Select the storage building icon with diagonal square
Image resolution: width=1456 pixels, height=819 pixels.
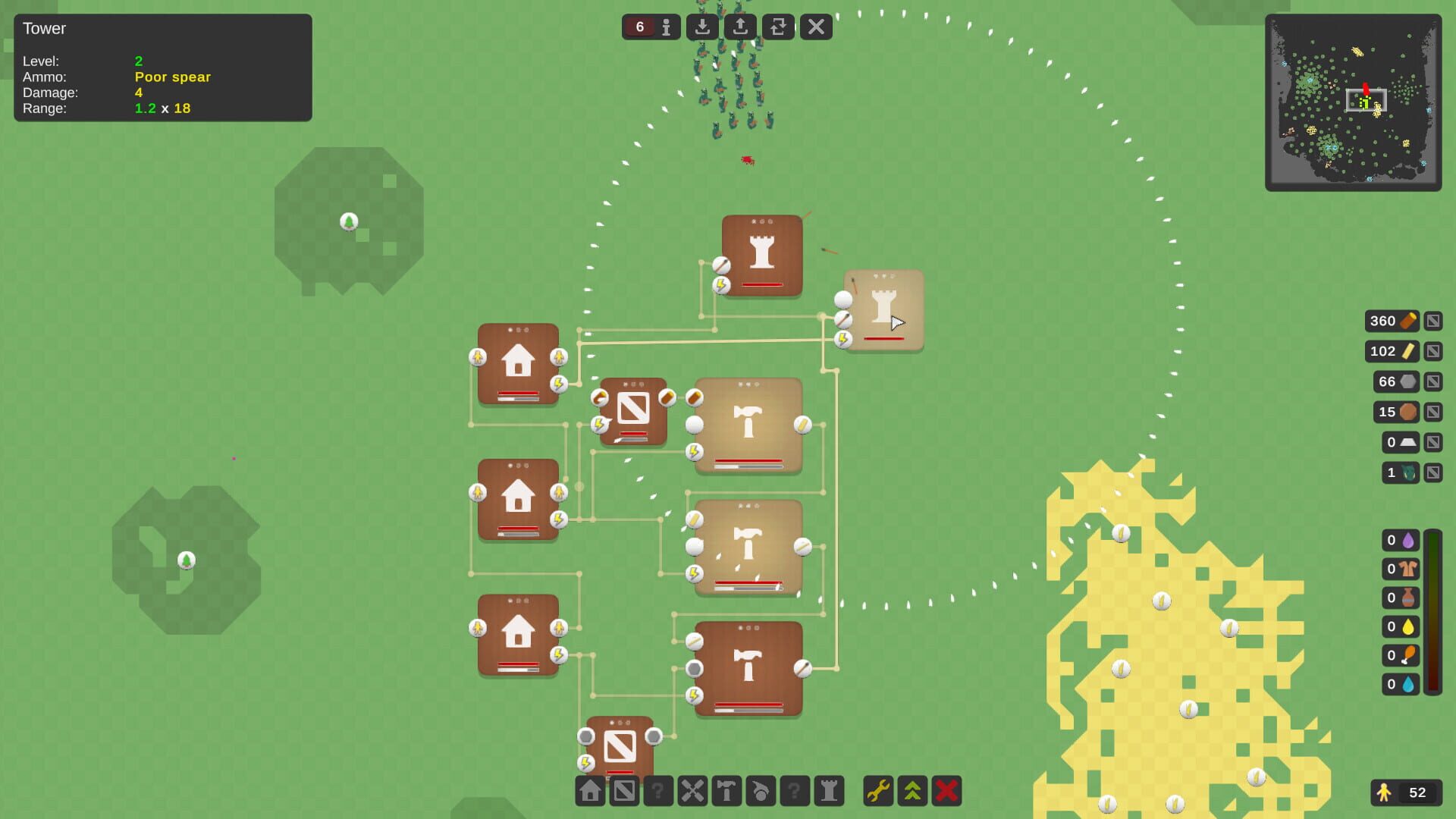click(625, 791)
